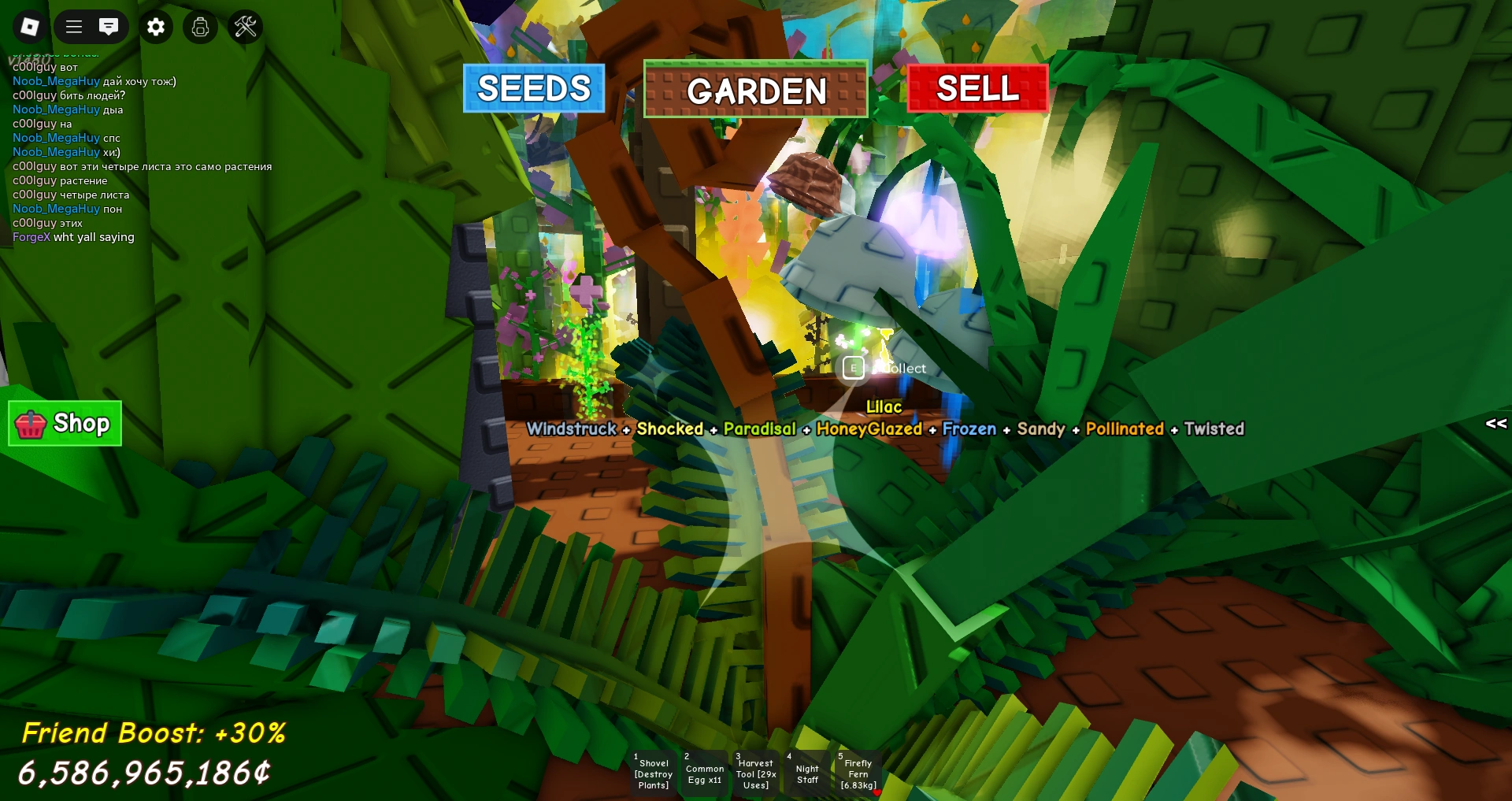
Task: Open your backpack inventory icon
Action: click(x=200, y=27)
